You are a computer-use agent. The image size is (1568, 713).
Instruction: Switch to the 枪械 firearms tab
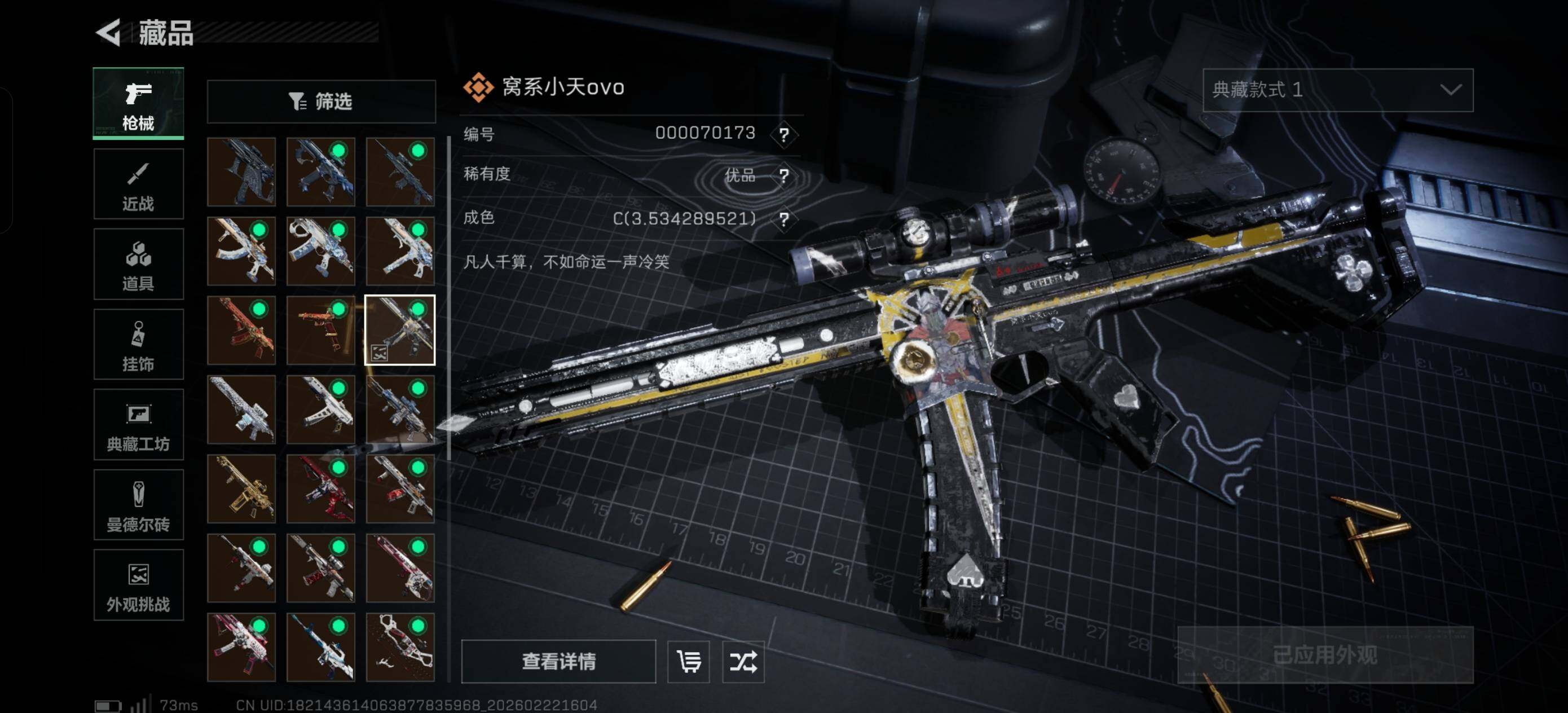coord(138,104)
